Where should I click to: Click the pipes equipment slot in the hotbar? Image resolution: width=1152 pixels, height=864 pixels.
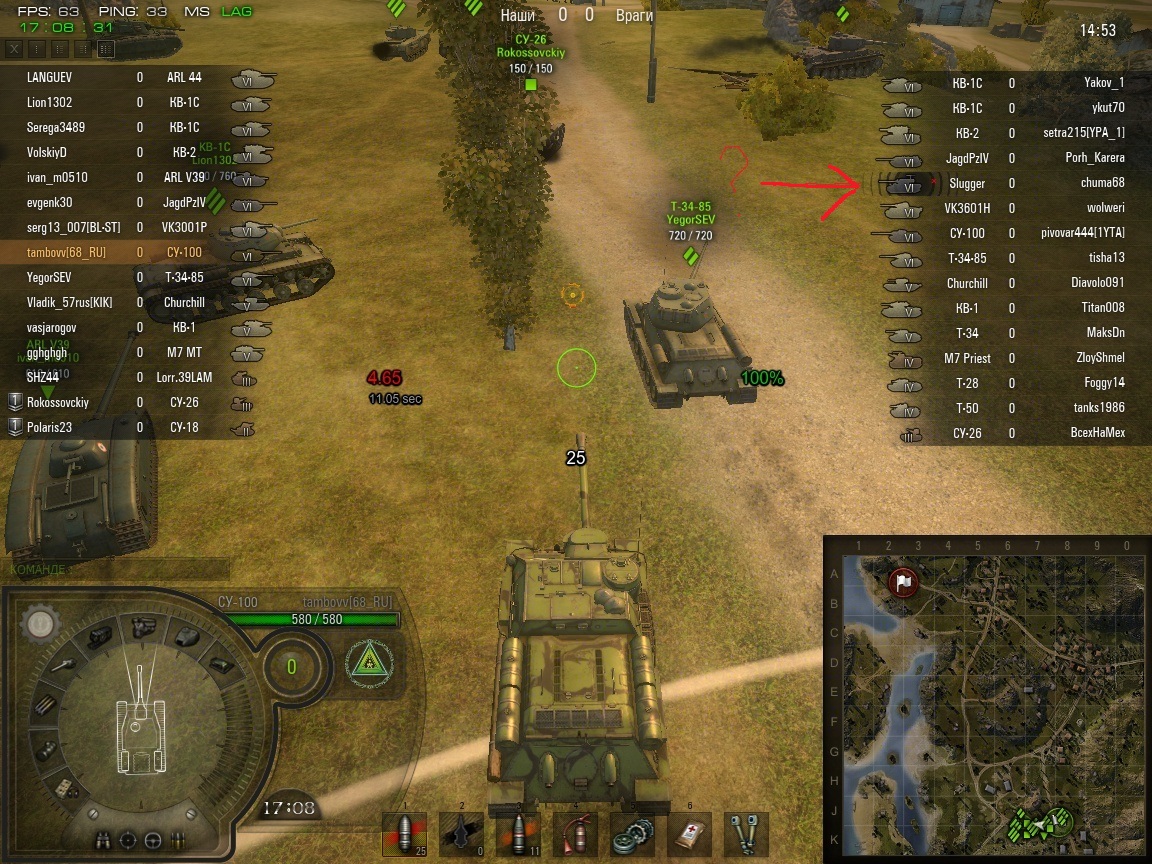tap(746, 834)
